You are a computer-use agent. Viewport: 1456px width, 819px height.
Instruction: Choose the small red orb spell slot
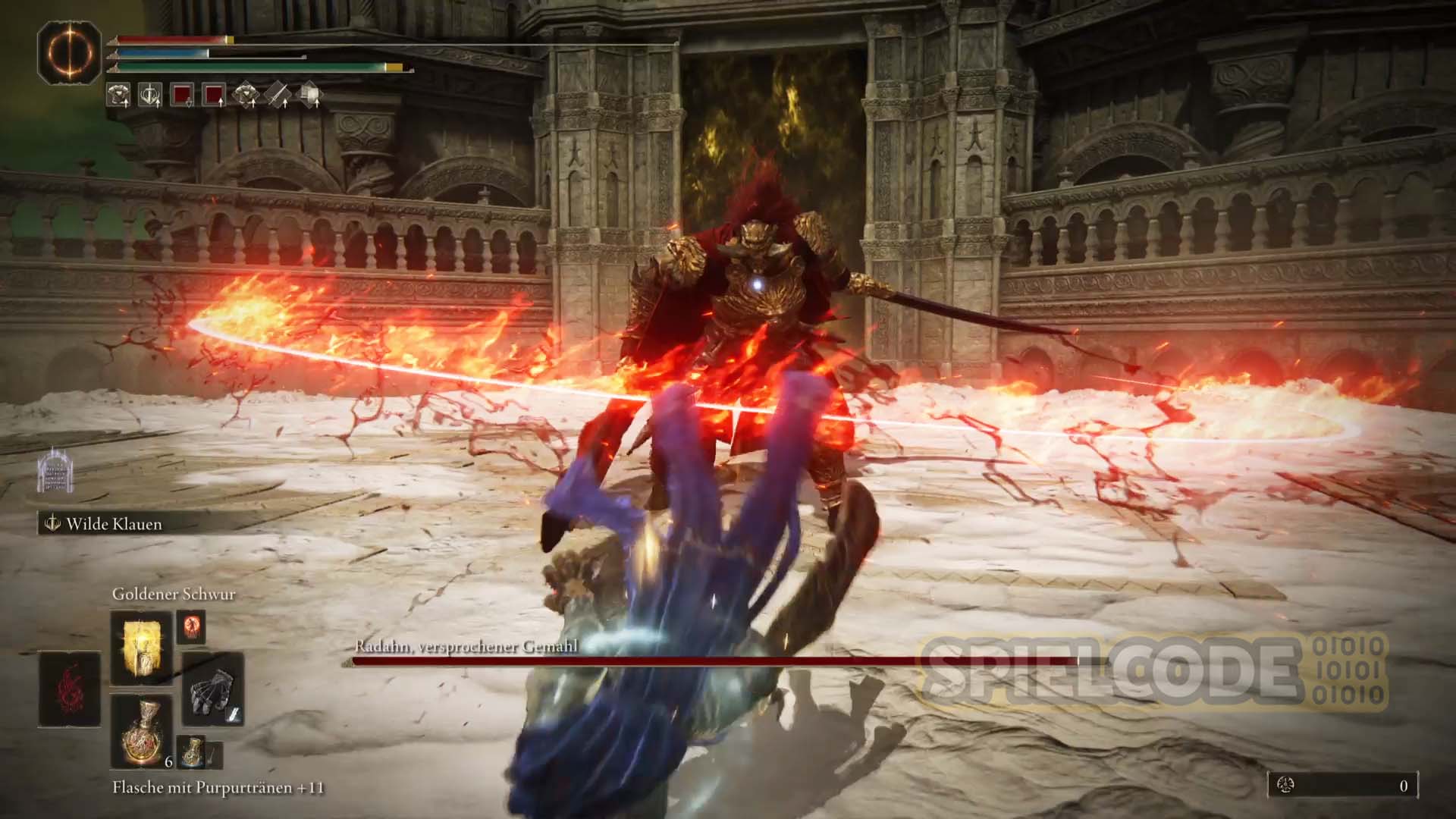tap(191, 626)
